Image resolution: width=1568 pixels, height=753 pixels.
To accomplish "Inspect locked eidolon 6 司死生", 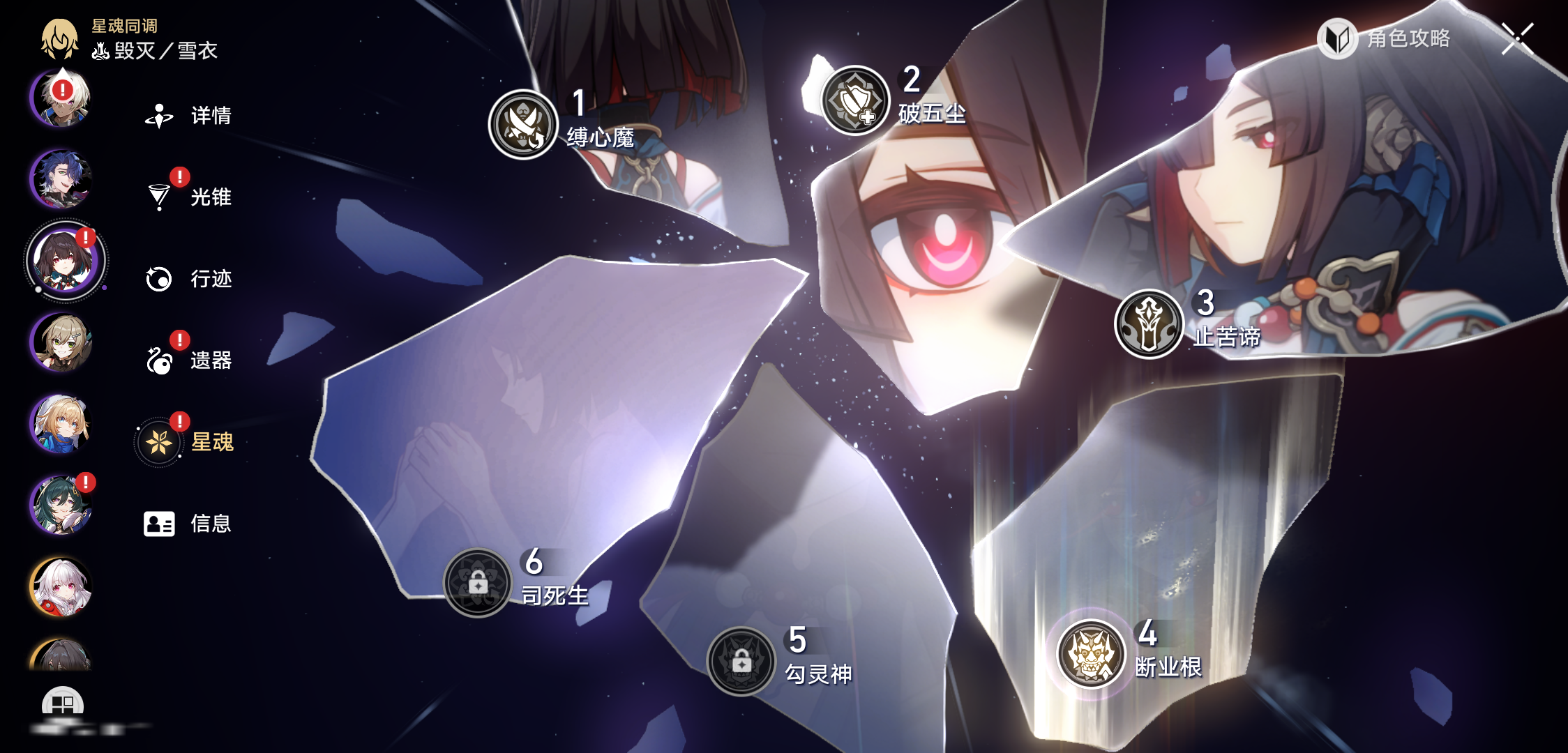I will [x=478, y=583].
